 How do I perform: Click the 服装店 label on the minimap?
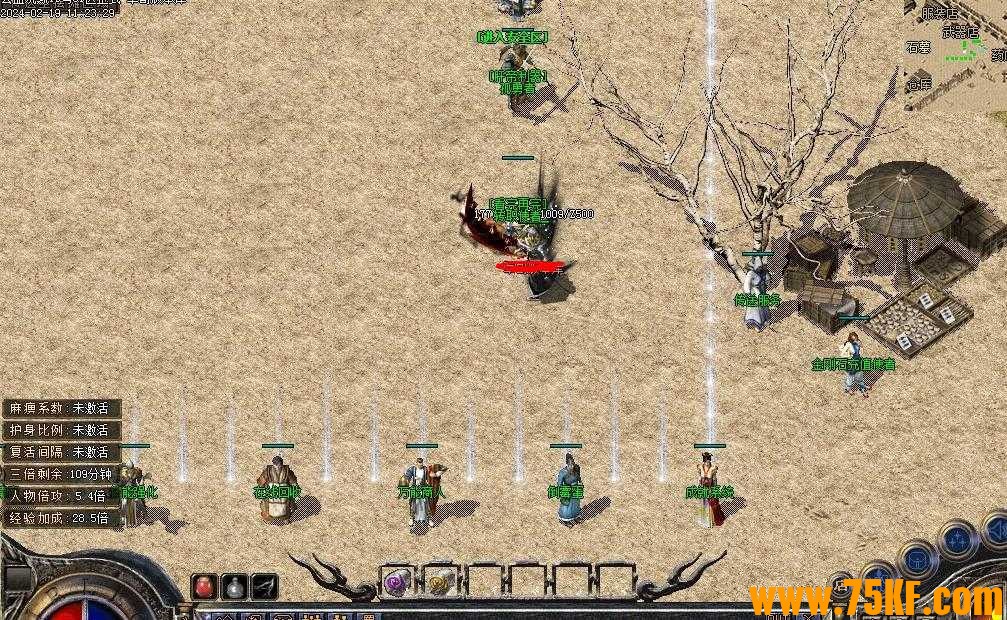pyautogui.click(x=939, y=13)
